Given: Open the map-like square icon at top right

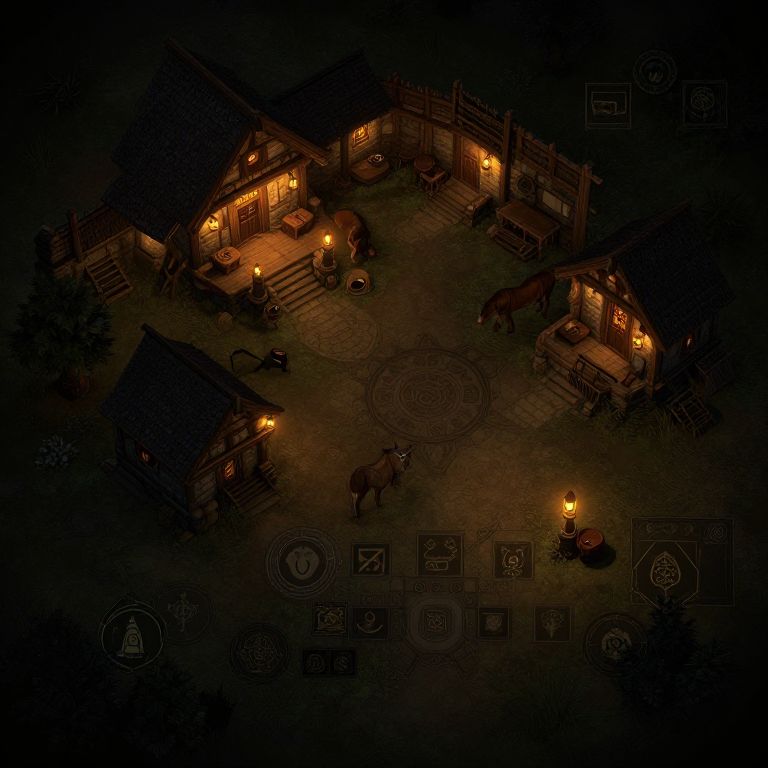Looking at the screenshot, I should 608,105.
